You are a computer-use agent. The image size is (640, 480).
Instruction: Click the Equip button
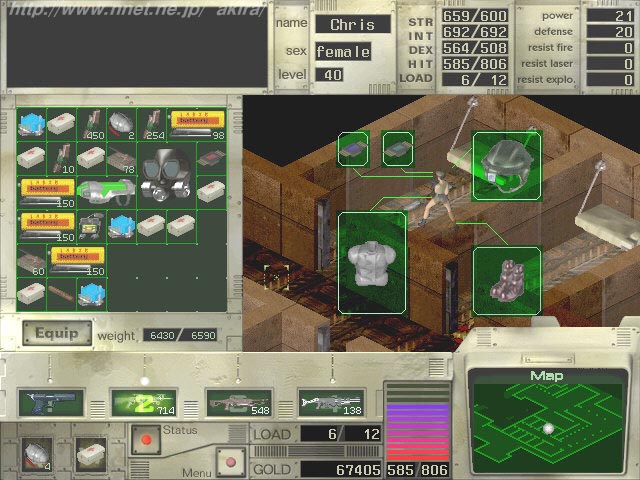click(56, 333)
